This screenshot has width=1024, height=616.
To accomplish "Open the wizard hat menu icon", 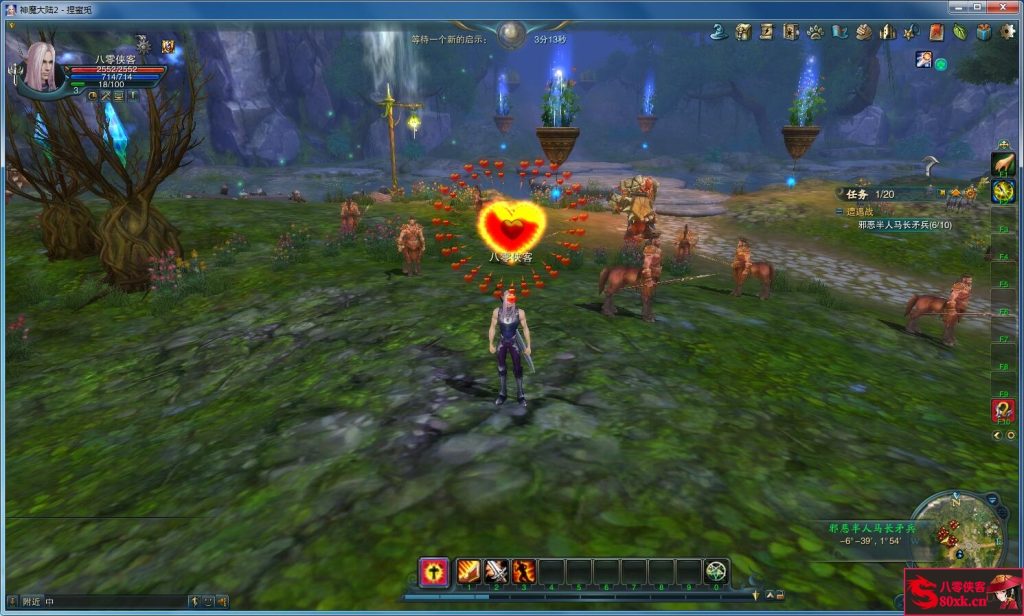I will pos(718,32).
